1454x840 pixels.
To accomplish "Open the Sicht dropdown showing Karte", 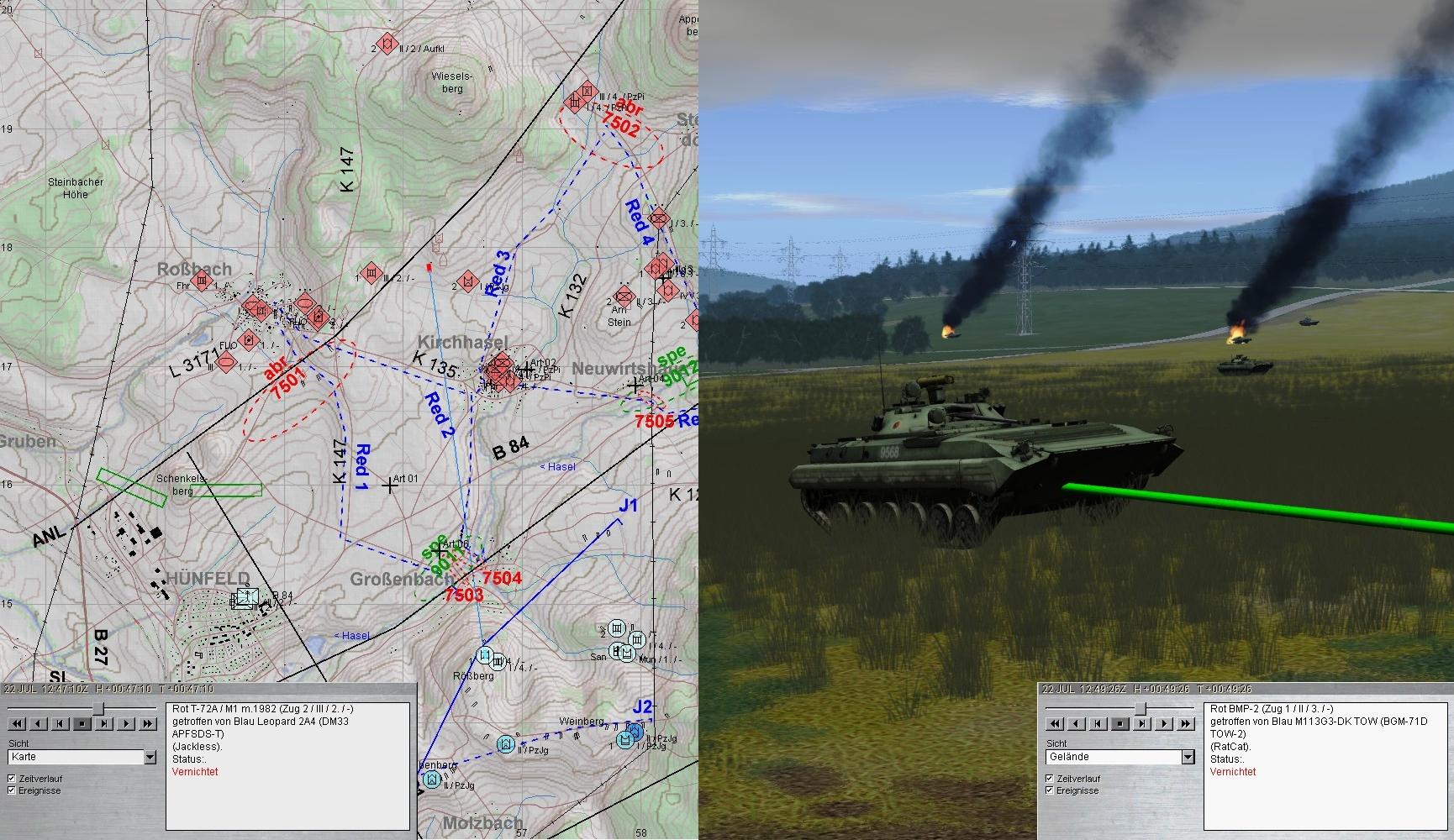I will 150,757.
